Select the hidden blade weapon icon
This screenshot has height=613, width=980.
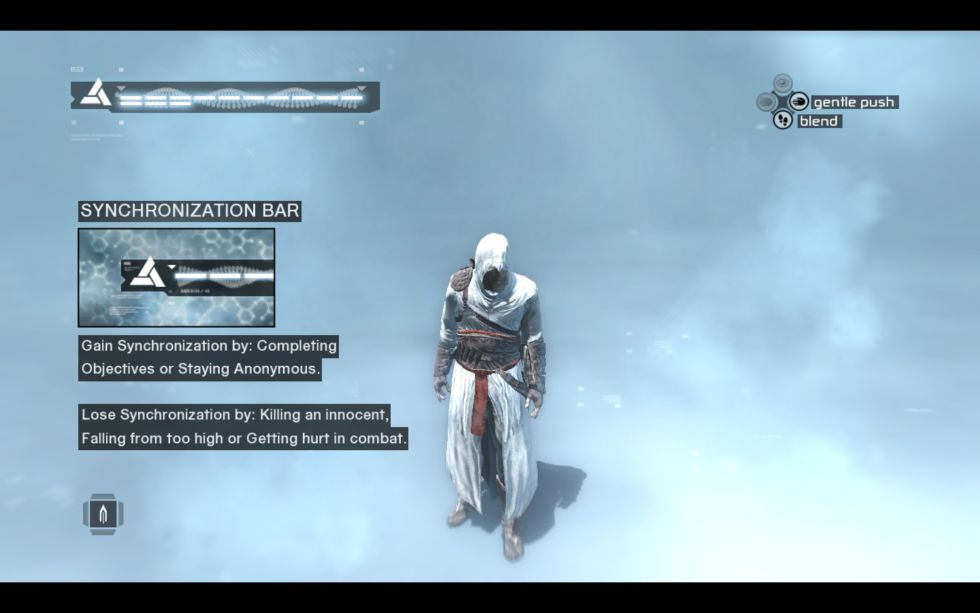click(103, 514)
